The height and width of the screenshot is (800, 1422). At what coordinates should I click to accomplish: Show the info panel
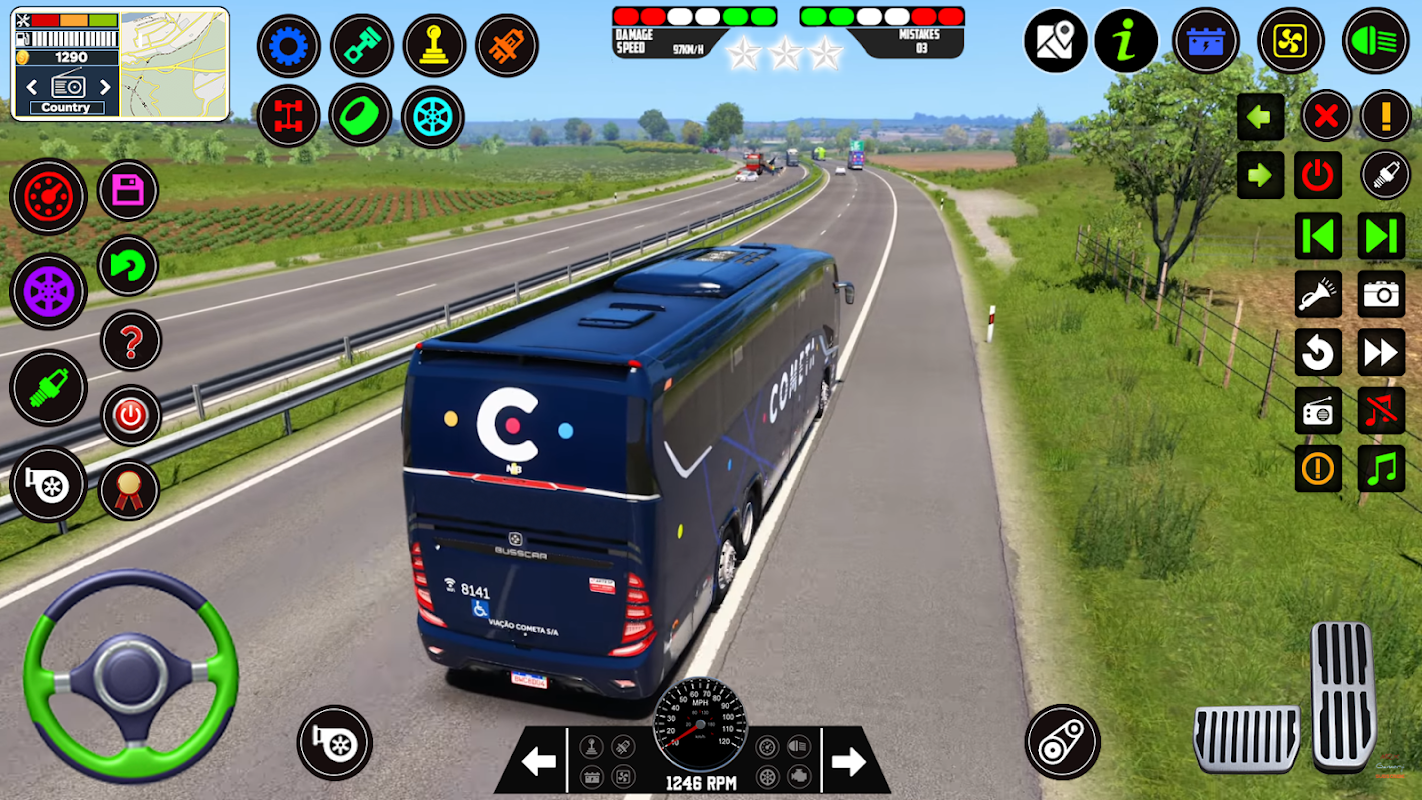1126,41
